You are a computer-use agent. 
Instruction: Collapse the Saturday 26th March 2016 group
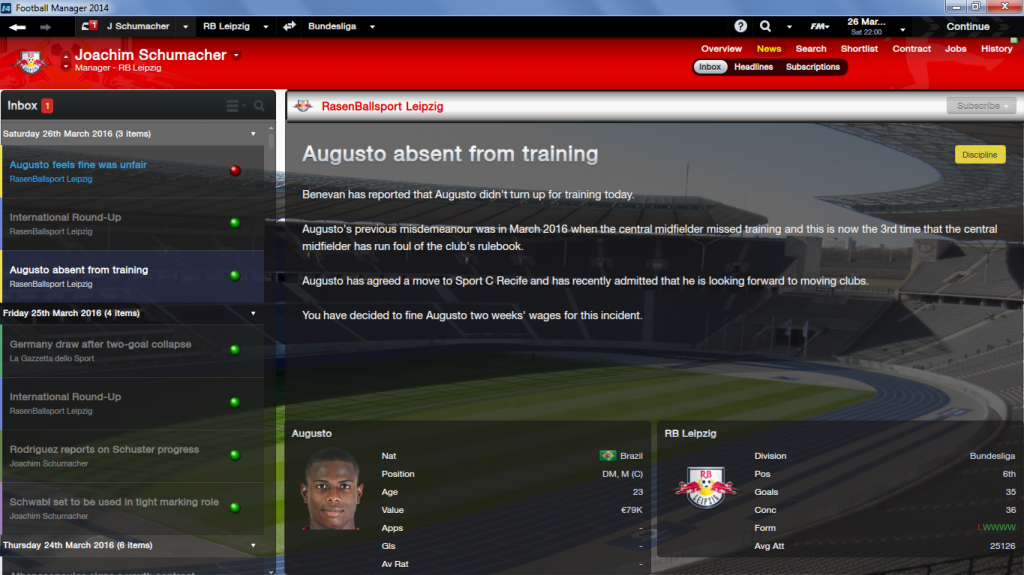253,133
